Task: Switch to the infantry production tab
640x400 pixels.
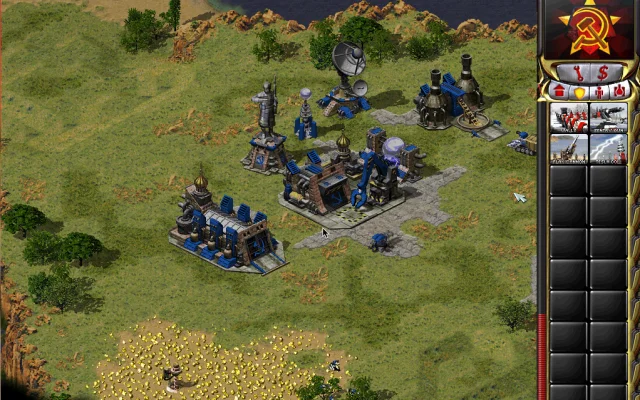Action: pos(600,91)
